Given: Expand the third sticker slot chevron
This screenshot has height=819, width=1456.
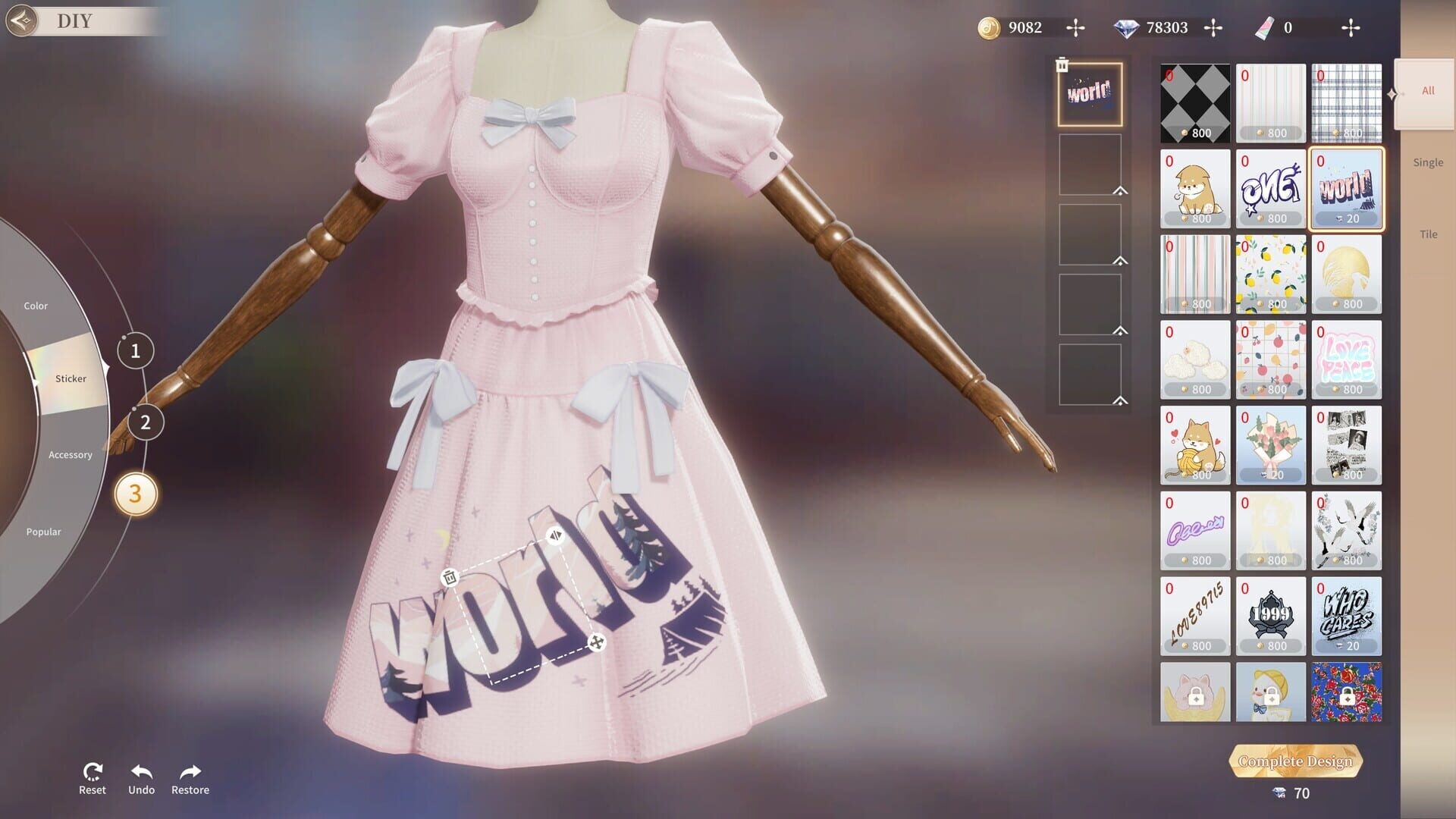Looking at the screenshot, I should click(x=1120, y=259).
